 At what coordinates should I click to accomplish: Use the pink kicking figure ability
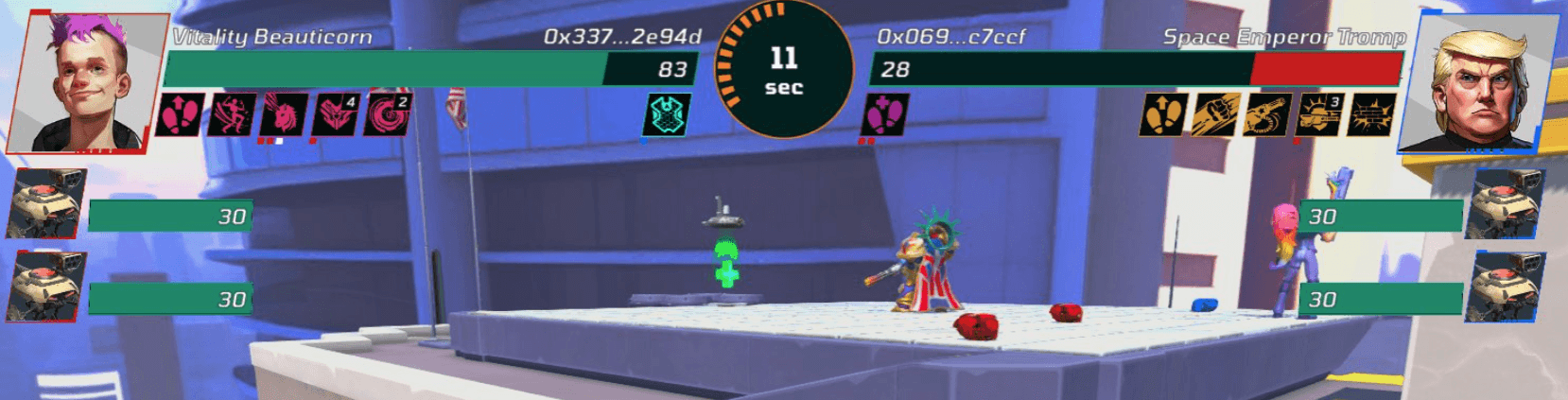click(232, 114)
